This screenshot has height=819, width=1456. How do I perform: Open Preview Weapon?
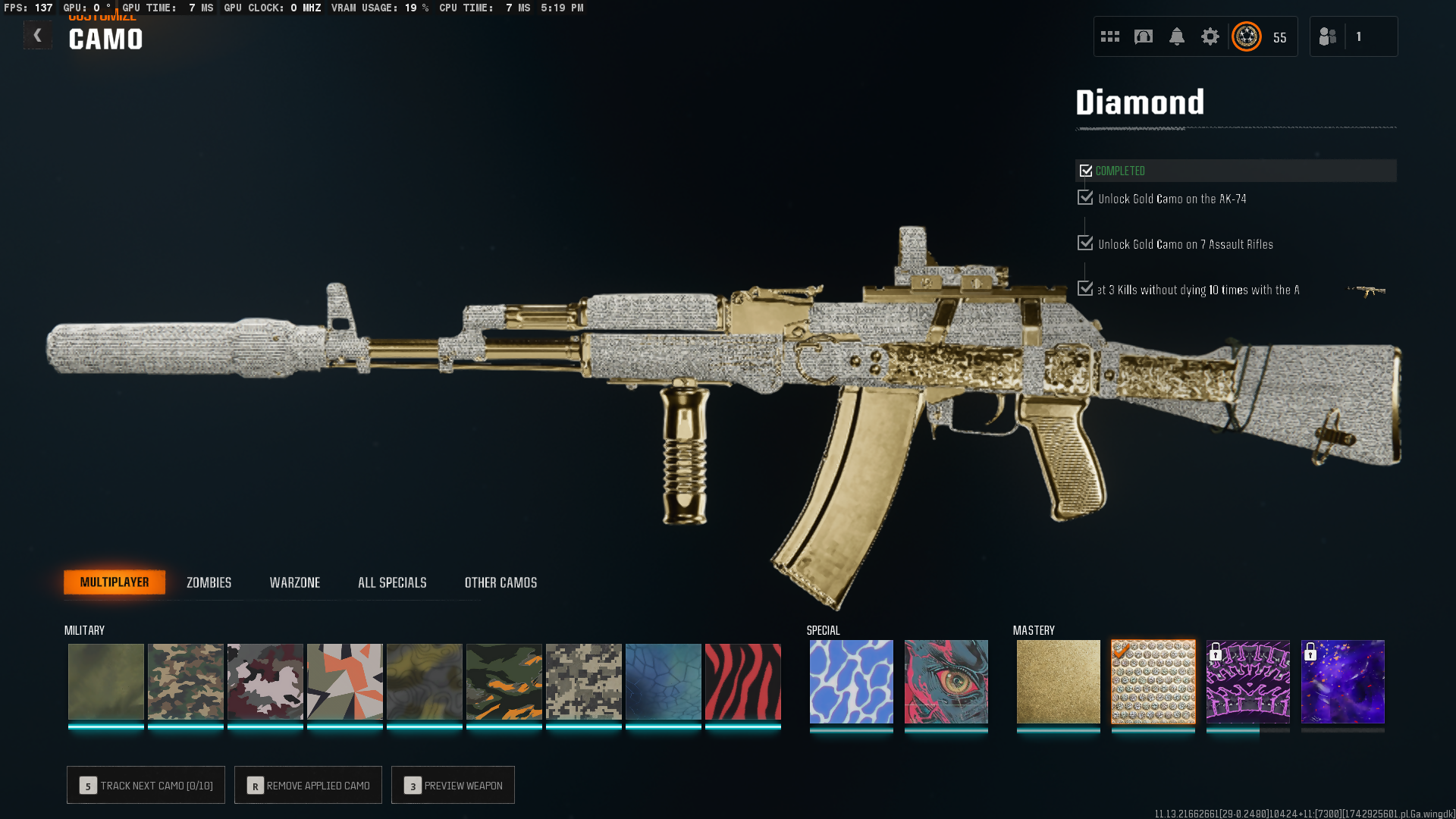point(453,786)
